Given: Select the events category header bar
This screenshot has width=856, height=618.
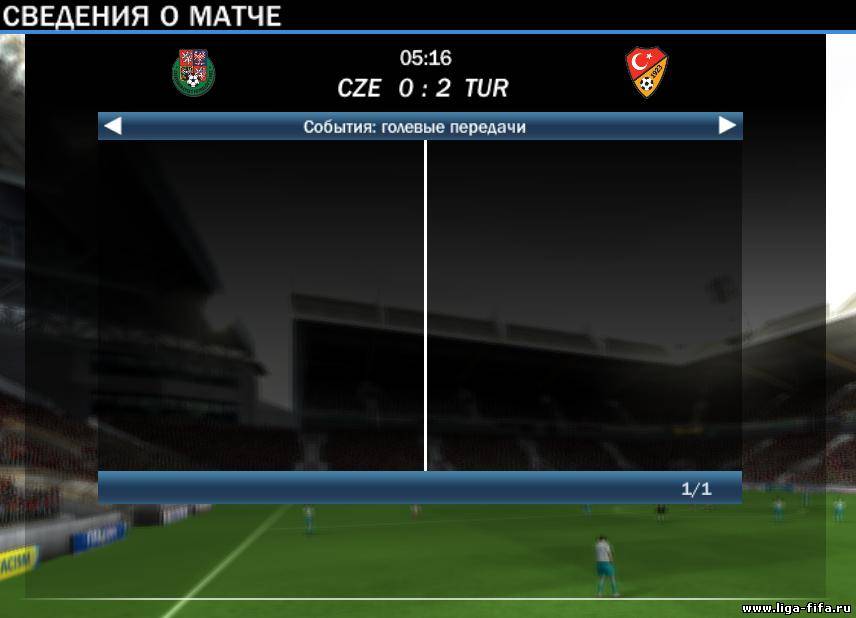Looking at the screenshot, I should [415, 127].
